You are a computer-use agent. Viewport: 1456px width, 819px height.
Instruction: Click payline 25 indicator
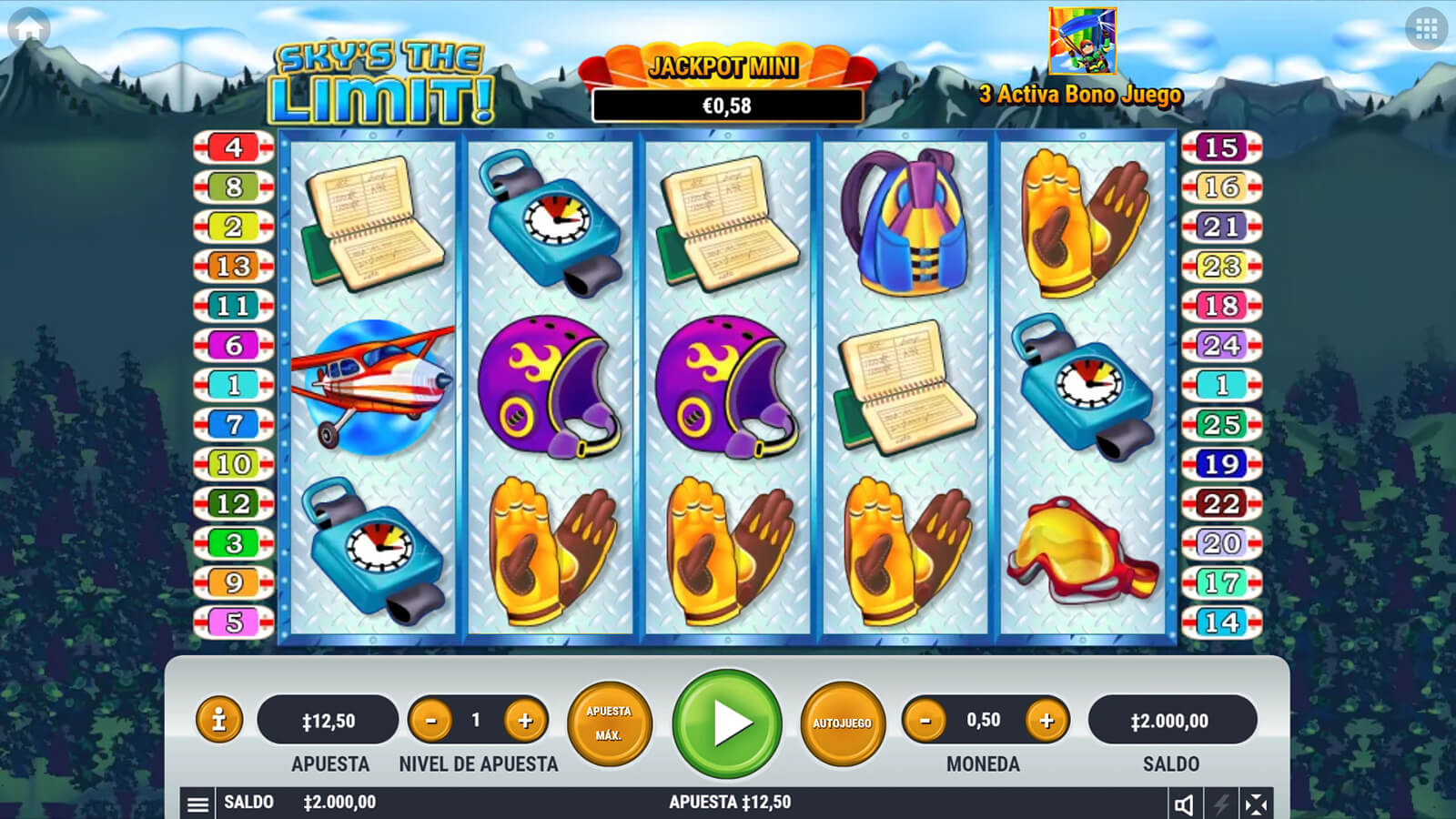click(x=1221, y=424)
